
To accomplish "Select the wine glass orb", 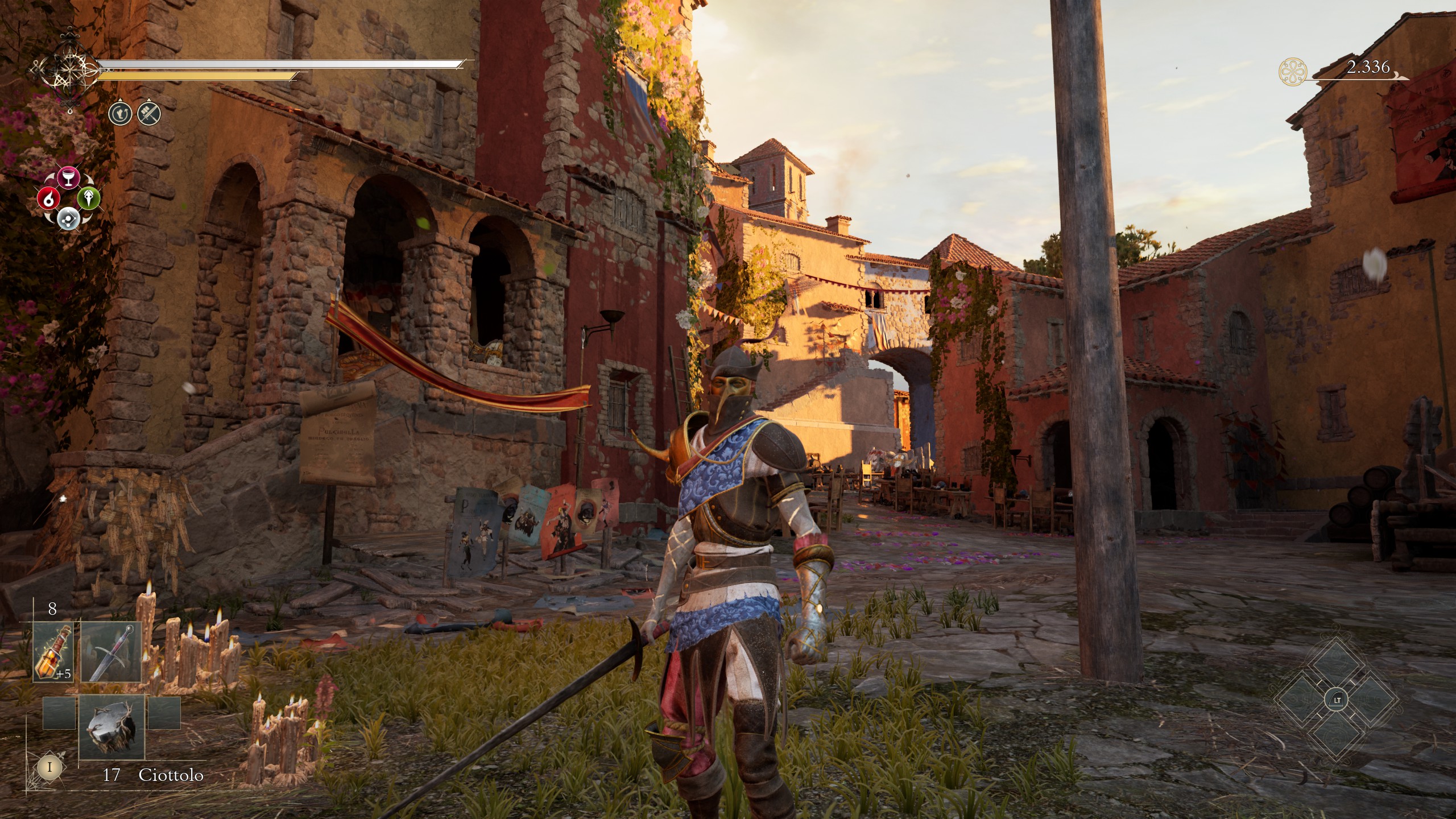I will point(69,177).
